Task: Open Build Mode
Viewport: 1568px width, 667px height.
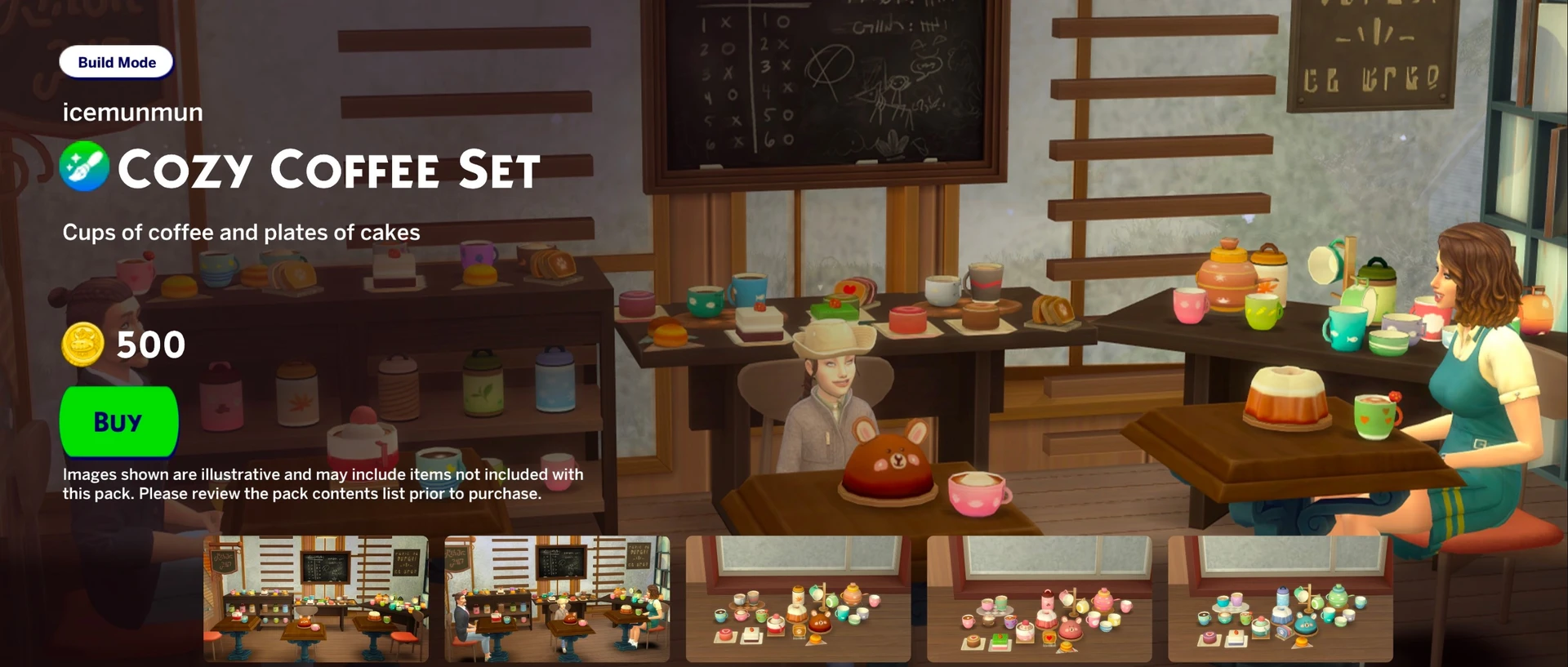Action: 116,61
